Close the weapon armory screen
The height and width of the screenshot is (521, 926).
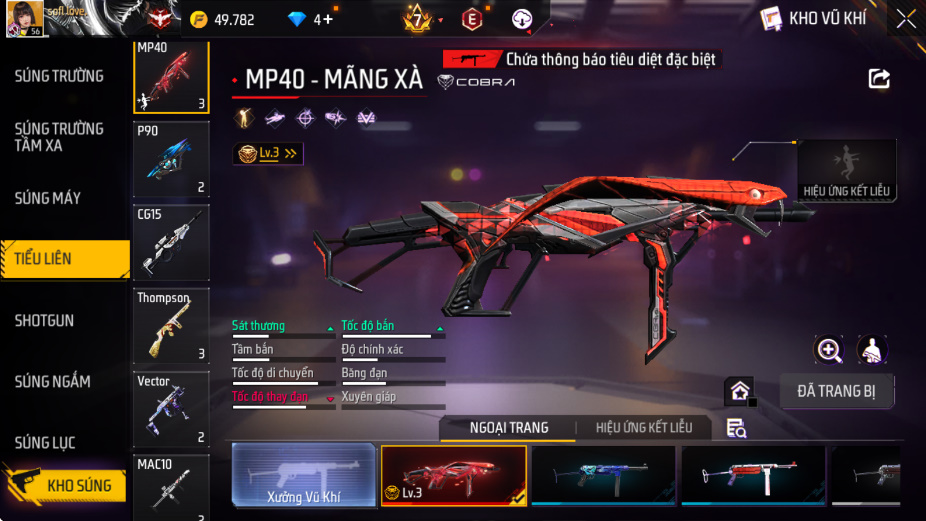[x=905, y=19]
